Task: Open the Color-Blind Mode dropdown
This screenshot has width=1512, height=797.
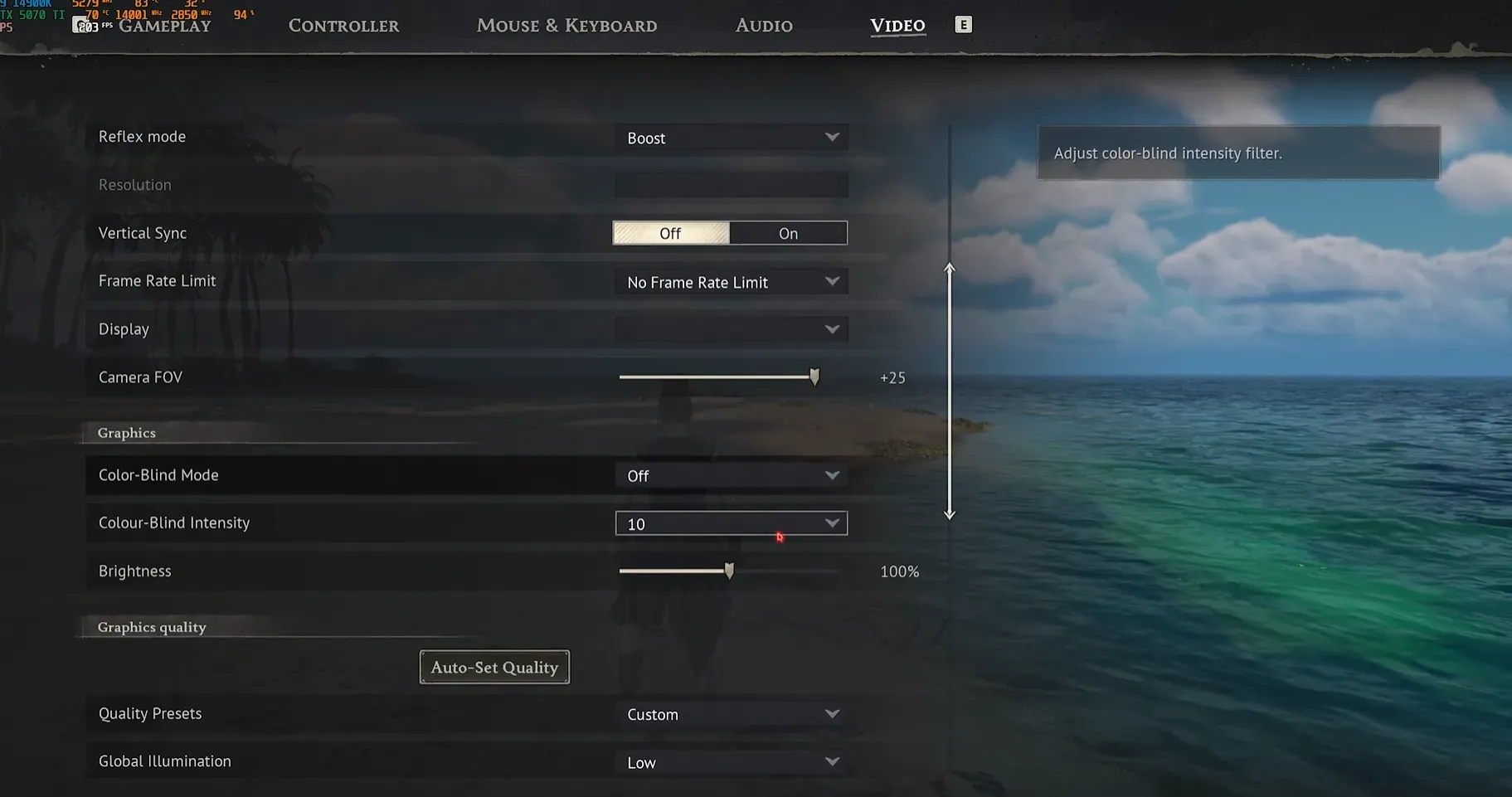Action: [x=731, y=474]
